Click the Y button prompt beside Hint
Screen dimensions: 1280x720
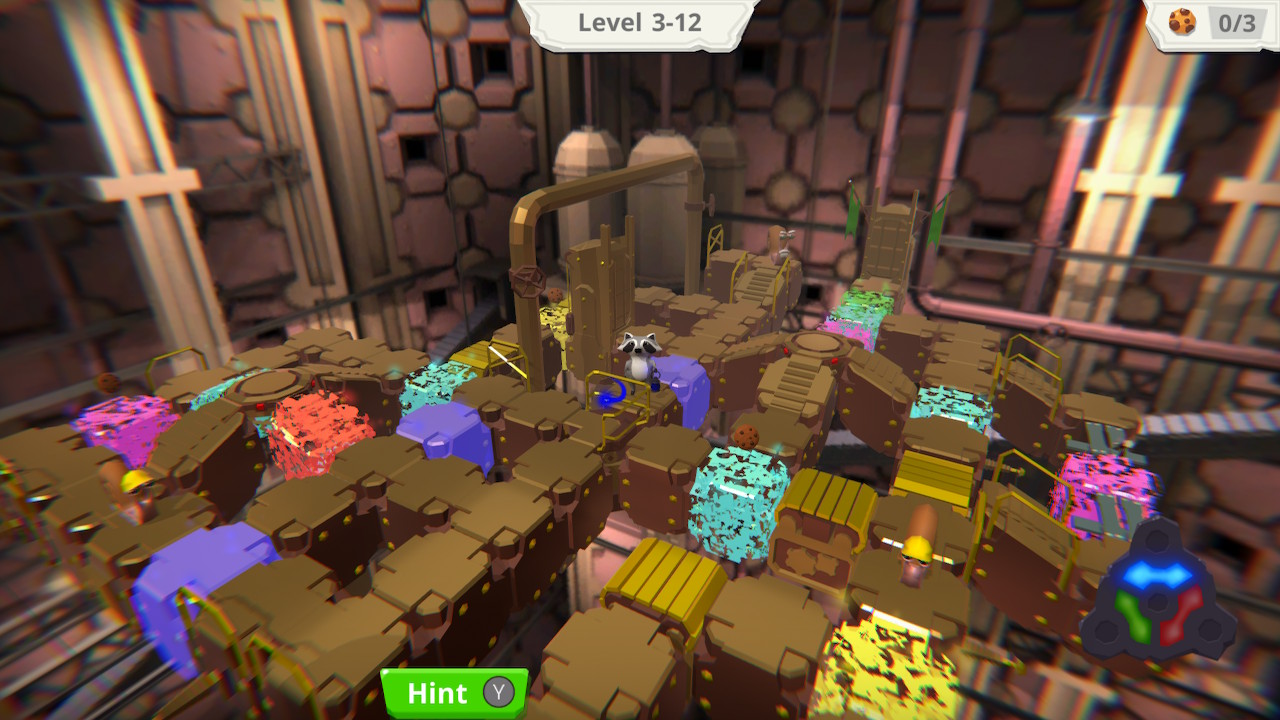(500, 692)
